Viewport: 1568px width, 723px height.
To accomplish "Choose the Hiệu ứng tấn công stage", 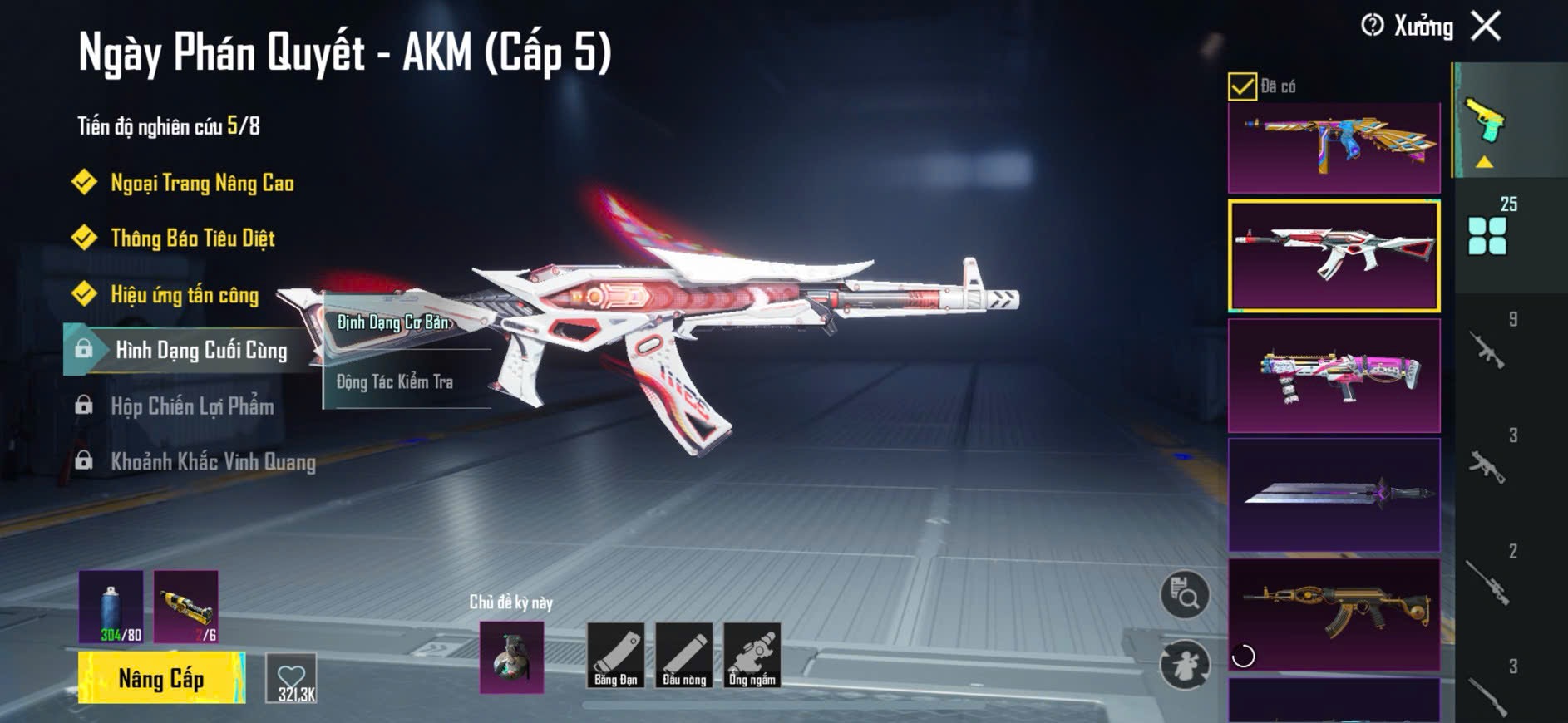I will tap(185, 295).
